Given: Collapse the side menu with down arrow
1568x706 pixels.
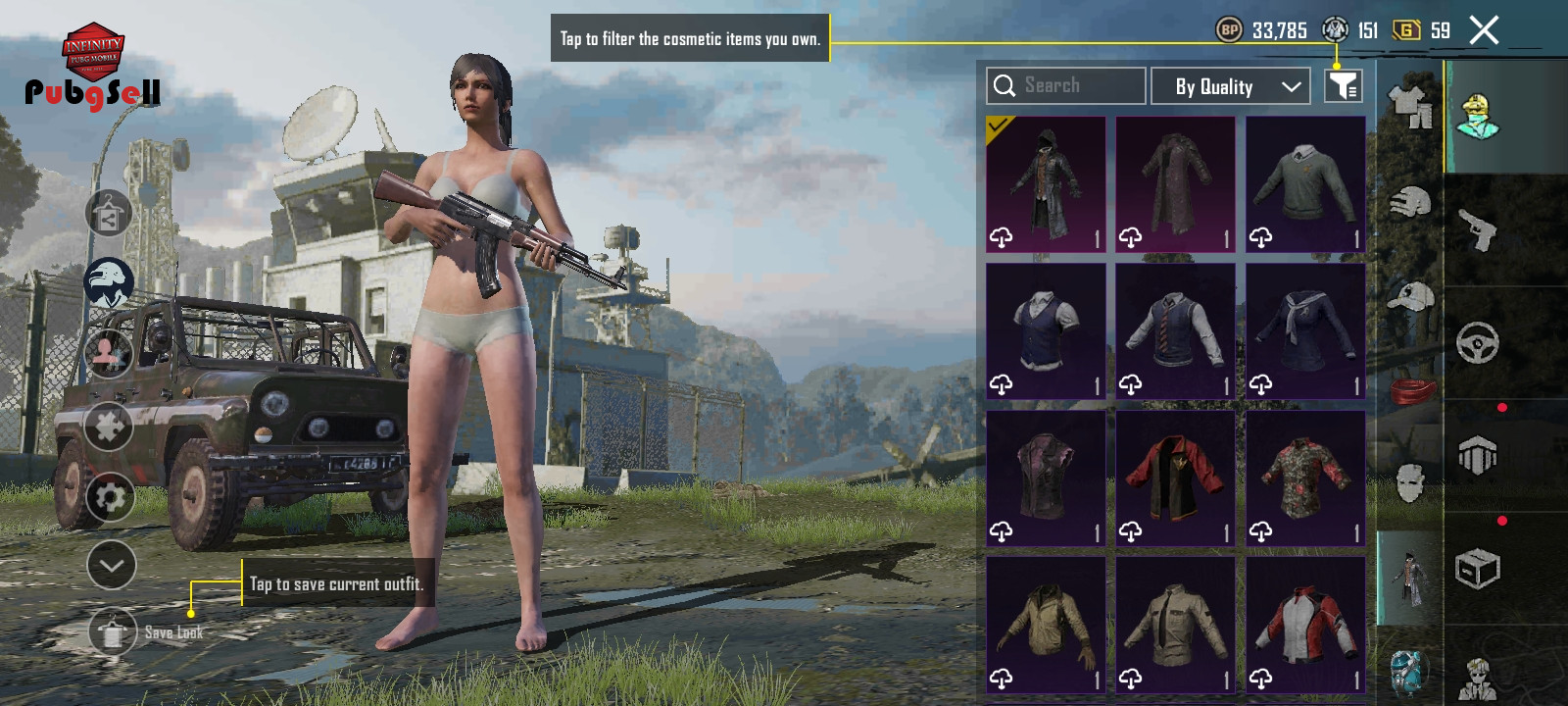Looking at the screenshot, I should click(x=111, y=565).
